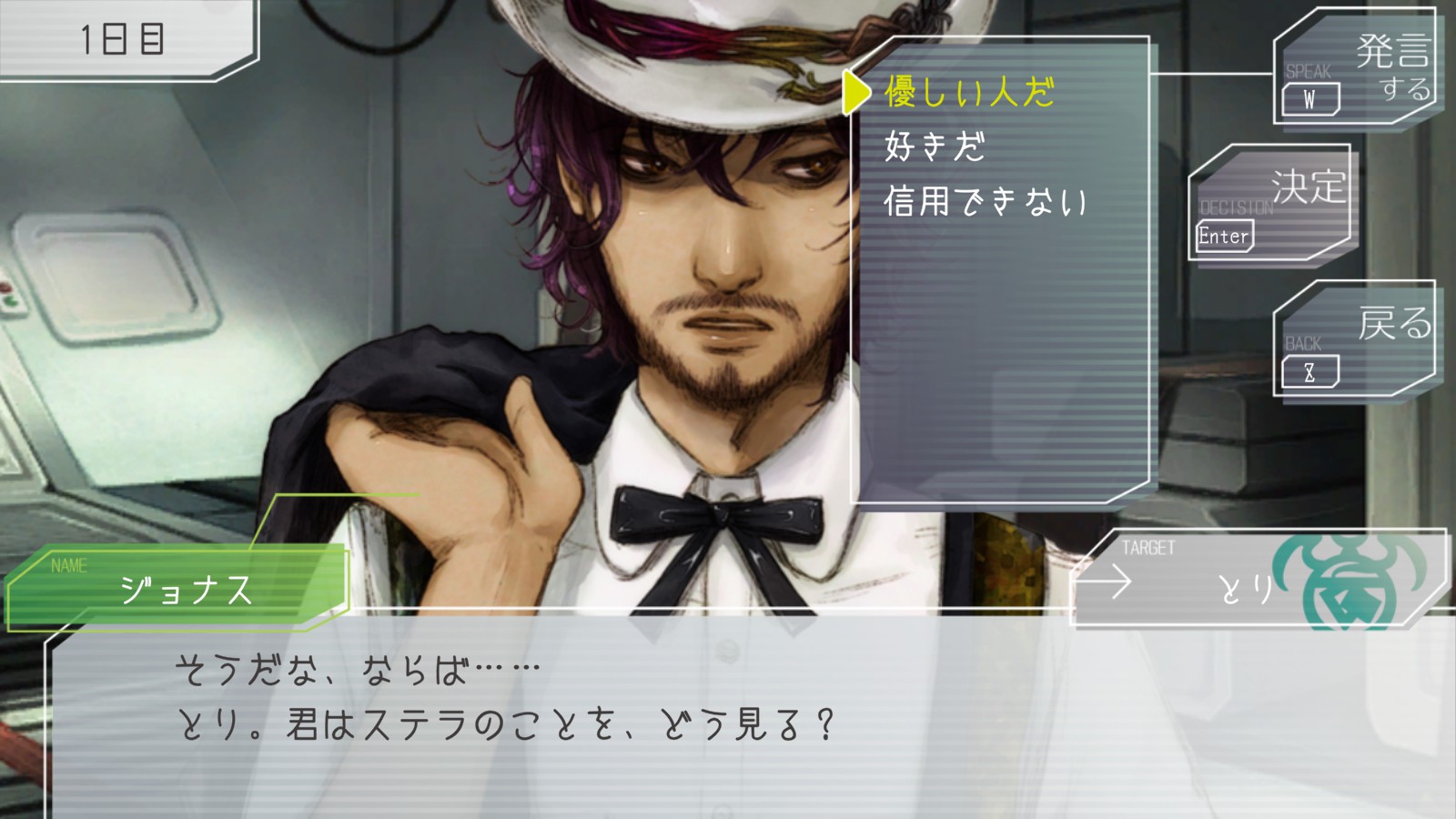Go back using the 戻る button
Viewport: 1456px width, 819px height.
[1354, 339]
